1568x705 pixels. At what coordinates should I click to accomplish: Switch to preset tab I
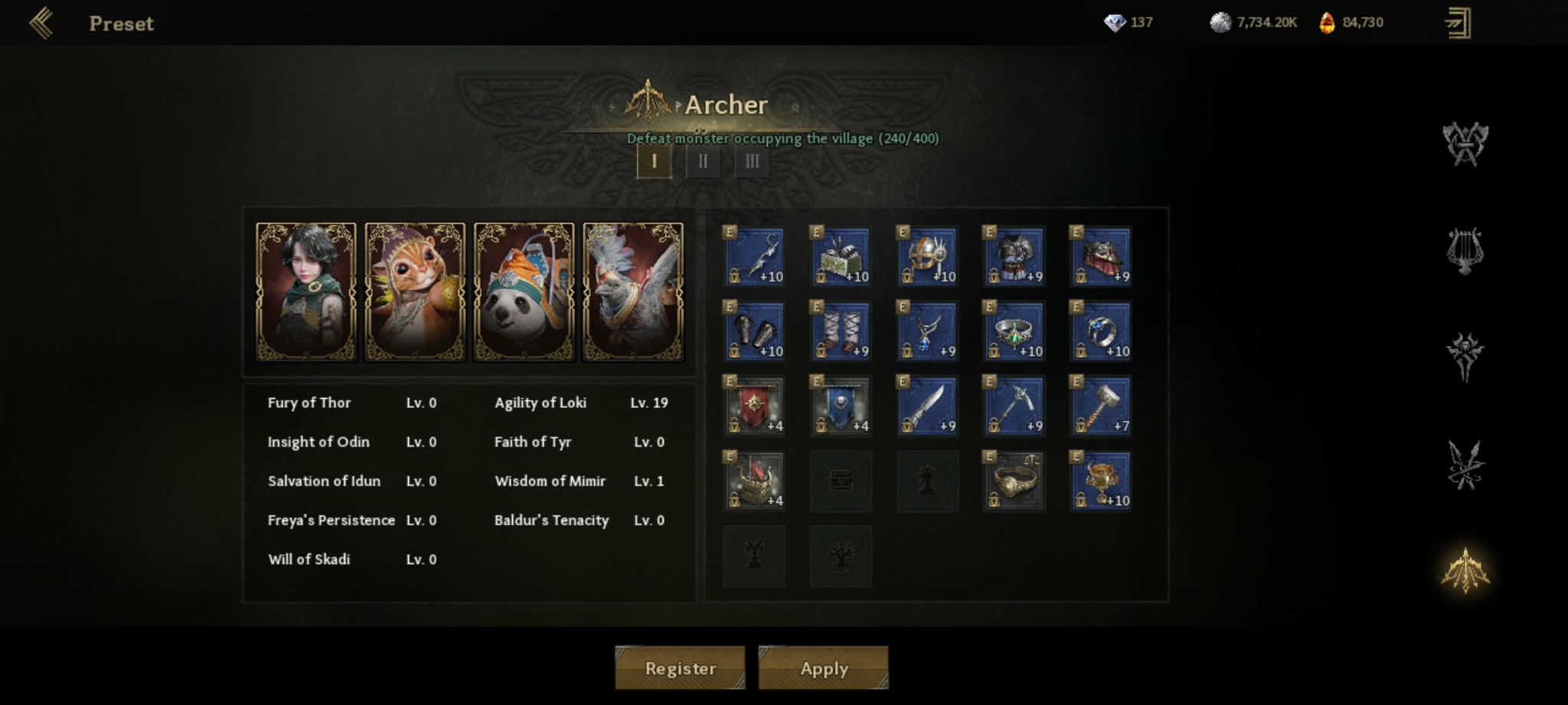[x=654, y=162]
